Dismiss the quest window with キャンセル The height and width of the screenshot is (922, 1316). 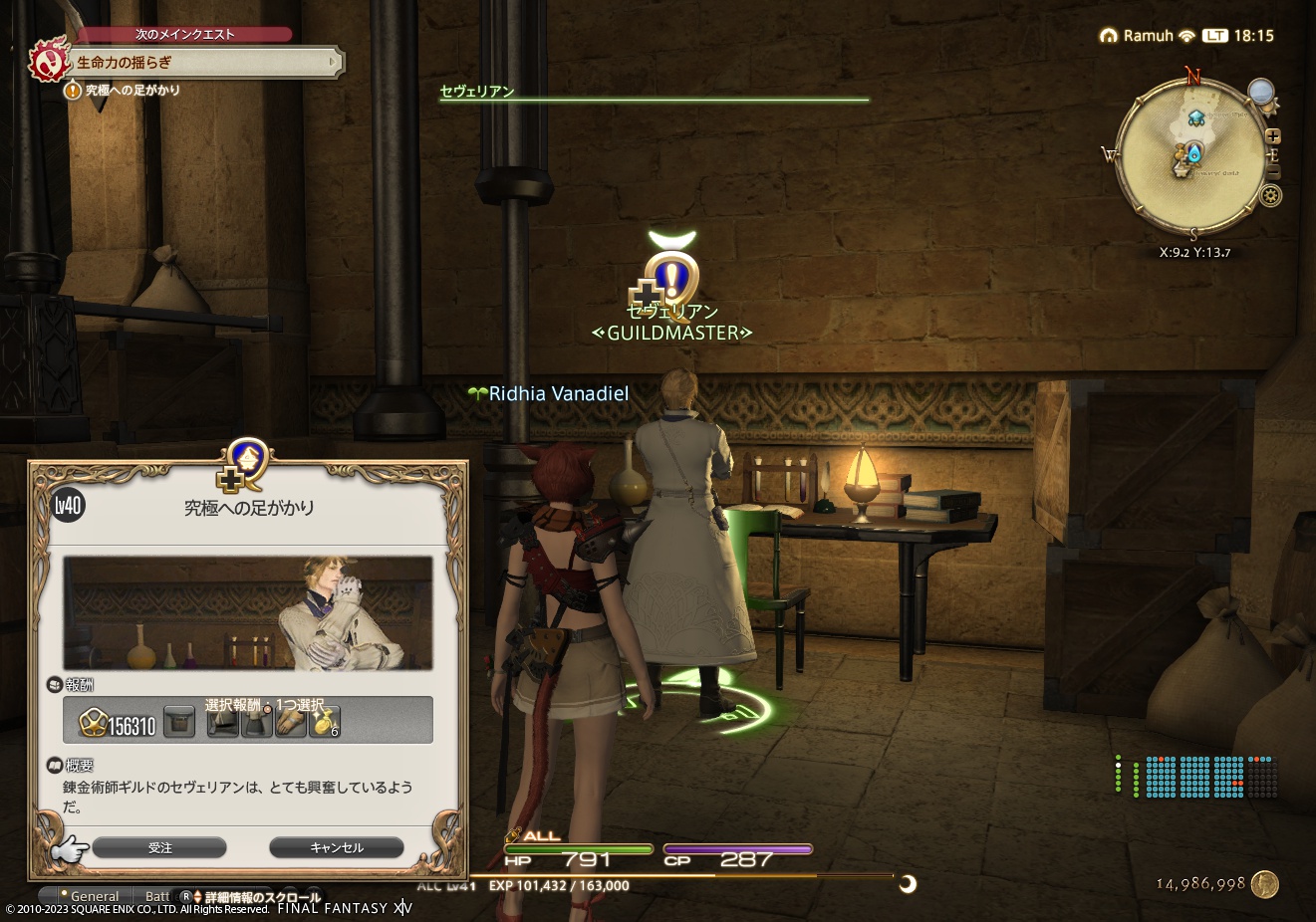point(336,847)
